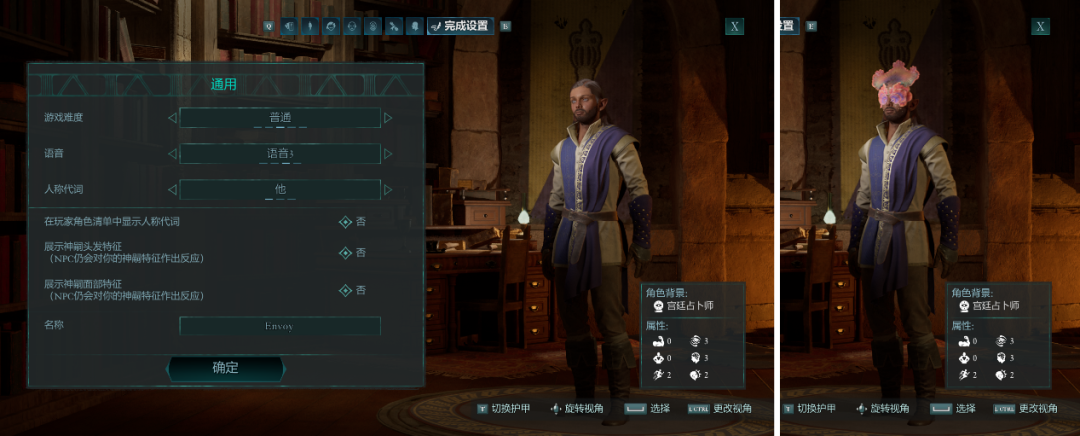The width and height of the screenshot is (1080, 436).
Task: Toggle 在玩家角色清单中显示人称代词 setting
Action: click(x=346, y=221)
